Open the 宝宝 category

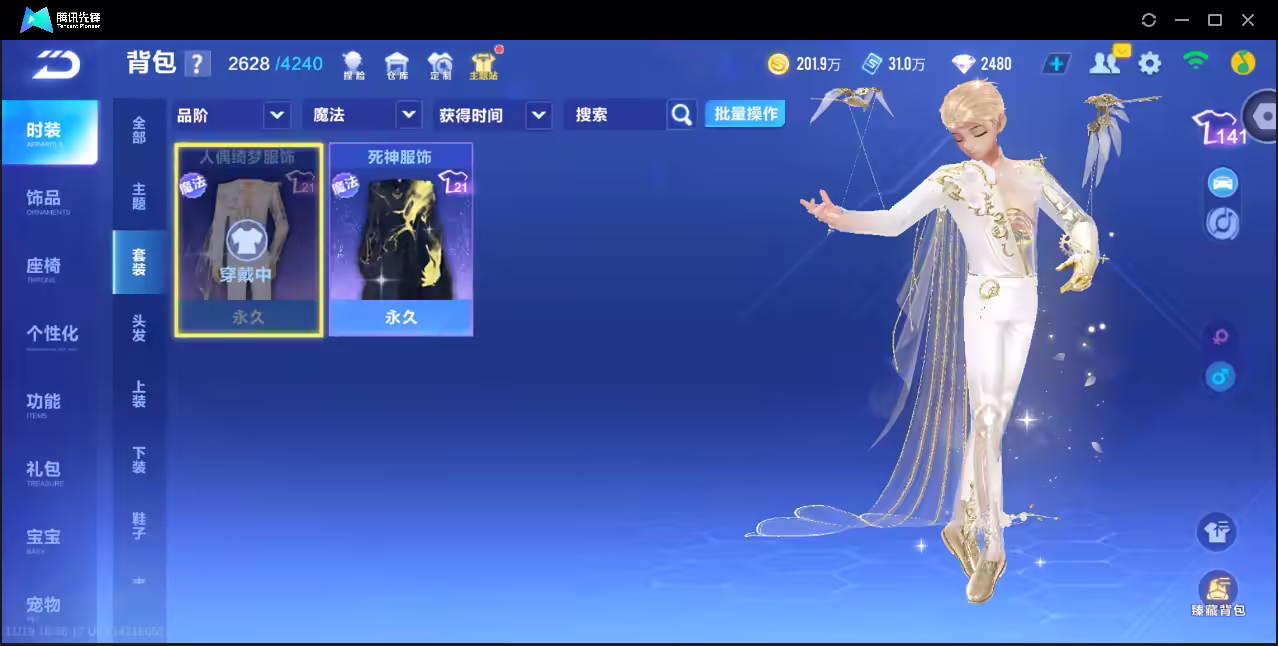coord(44,538)
